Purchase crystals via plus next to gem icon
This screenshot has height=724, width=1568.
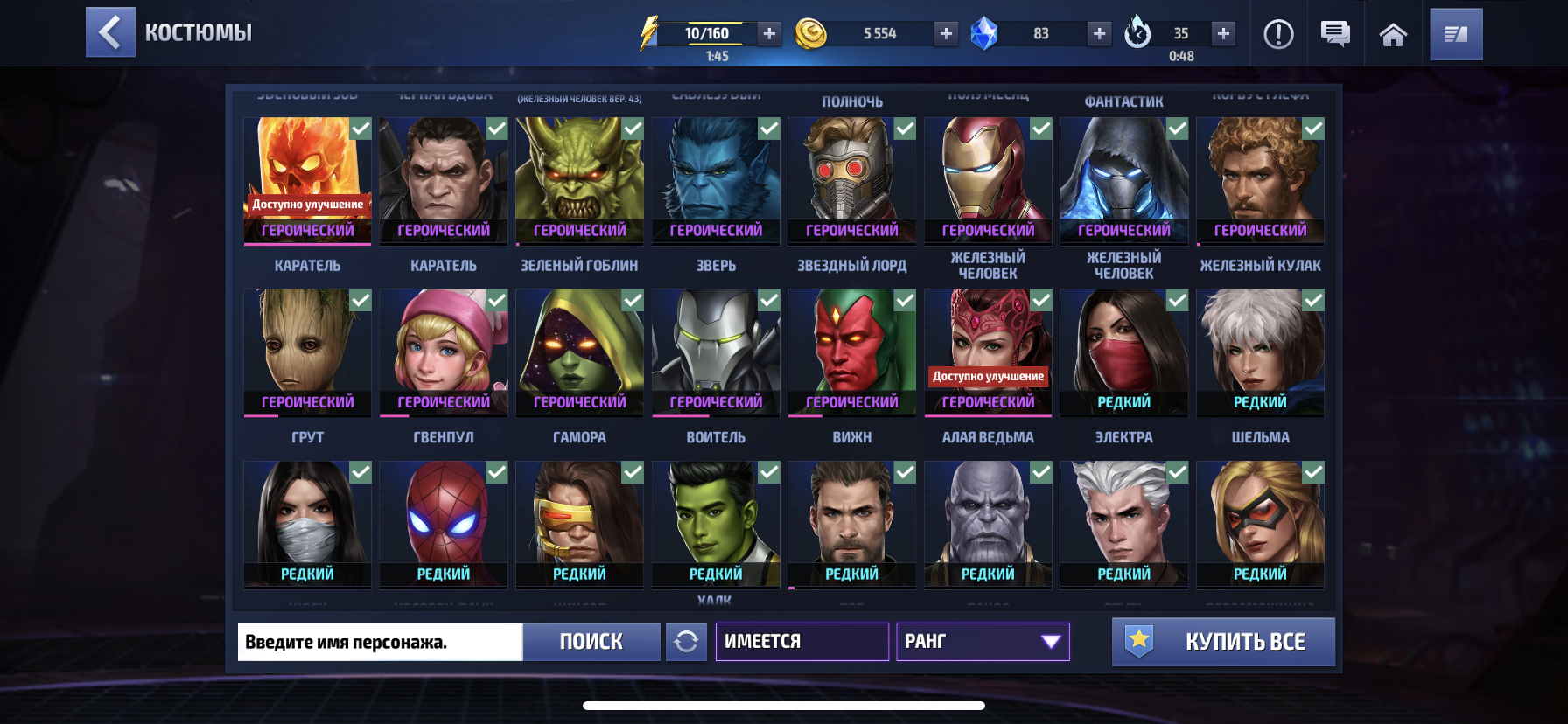1098,34
